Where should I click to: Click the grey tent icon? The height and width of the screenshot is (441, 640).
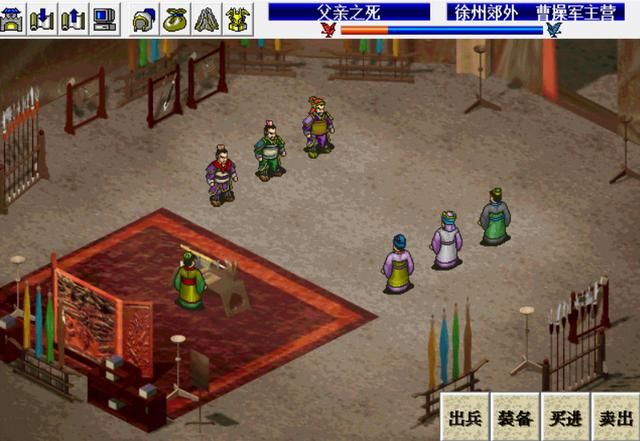pos(205,15)
